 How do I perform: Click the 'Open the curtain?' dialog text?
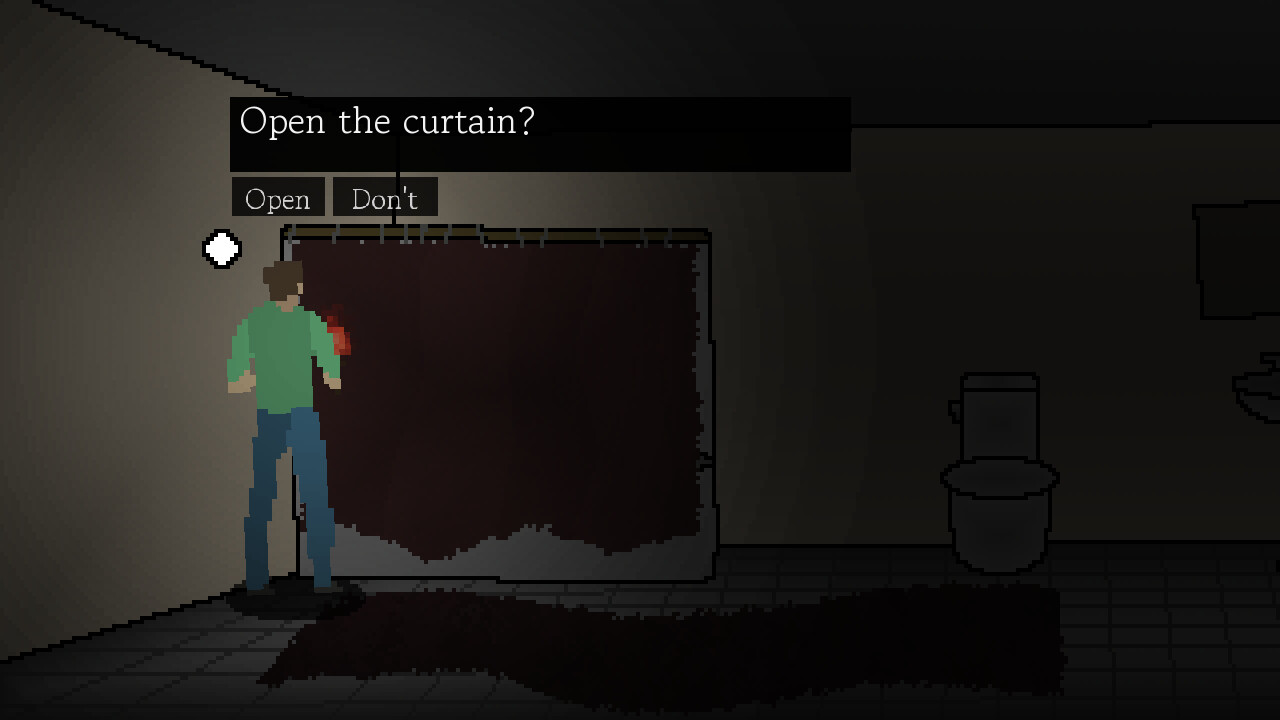(x=386, y=122)
